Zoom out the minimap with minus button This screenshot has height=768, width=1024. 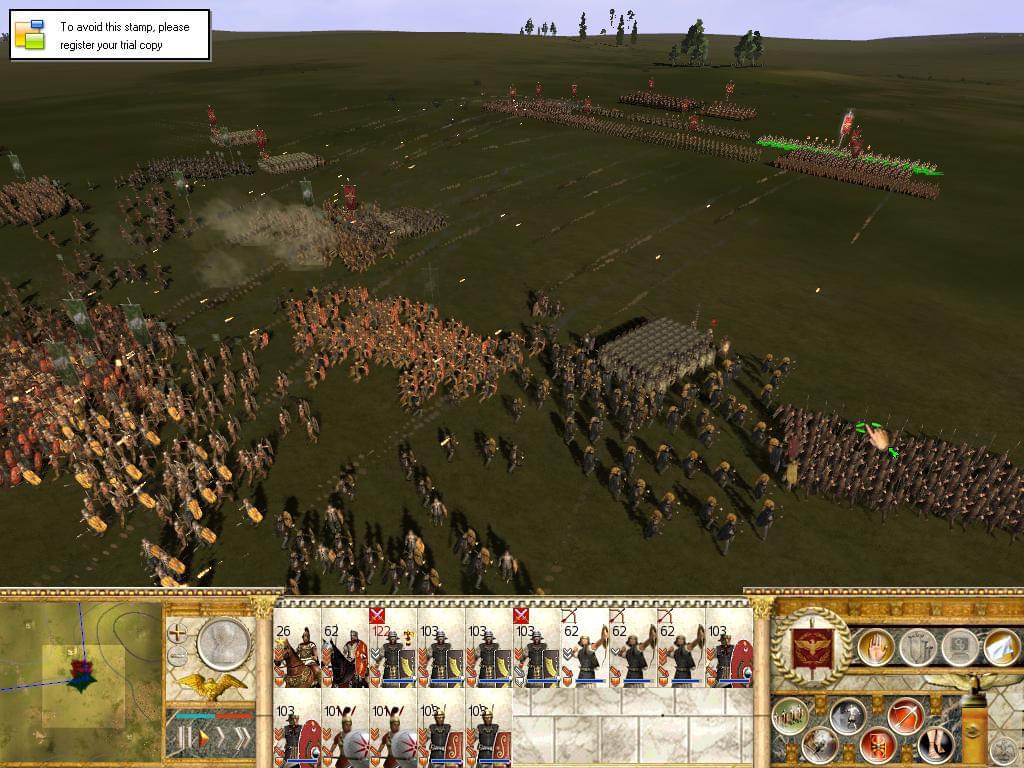point(178,656)
